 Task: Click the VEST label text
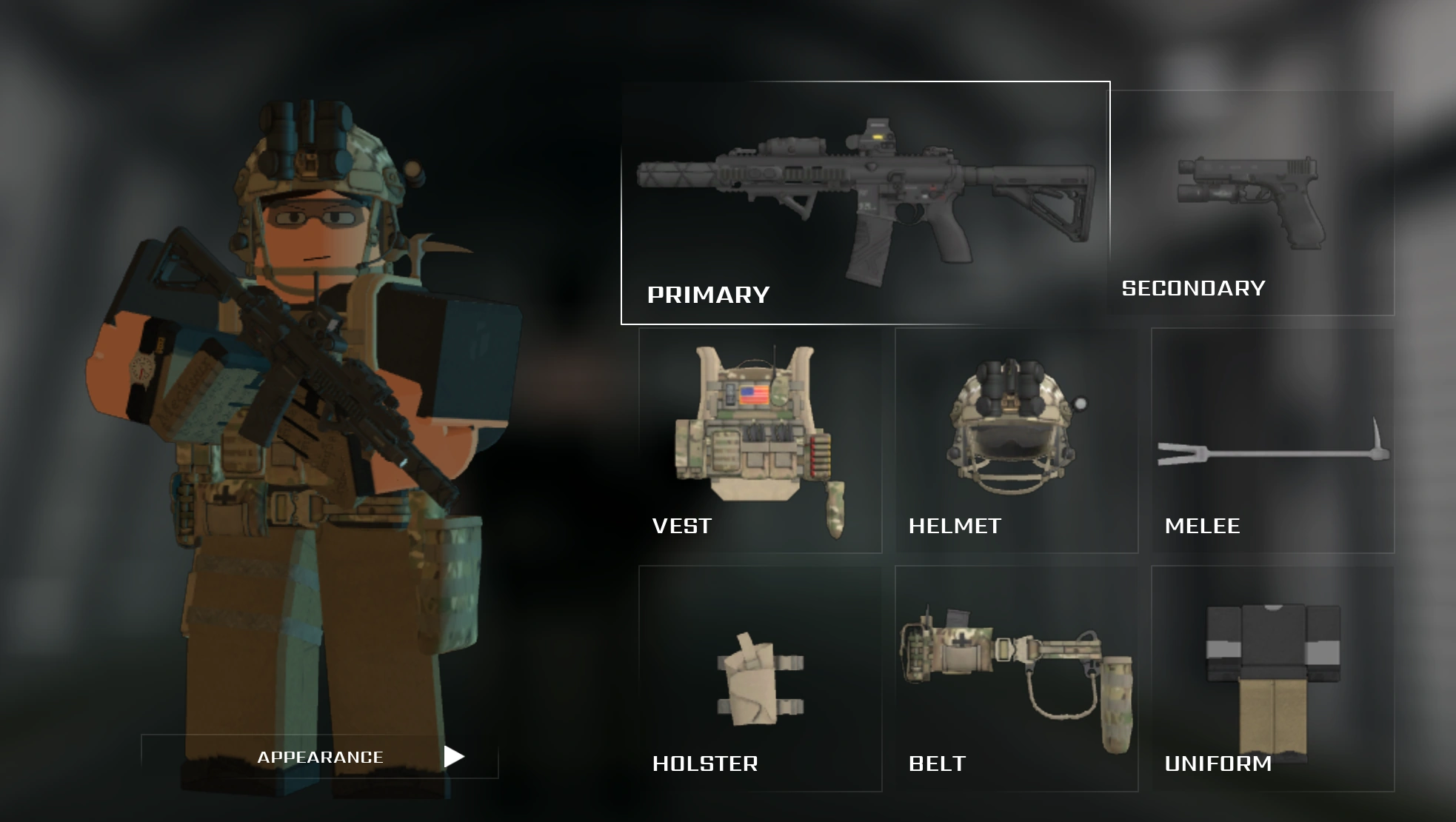[x=681, y=527]
